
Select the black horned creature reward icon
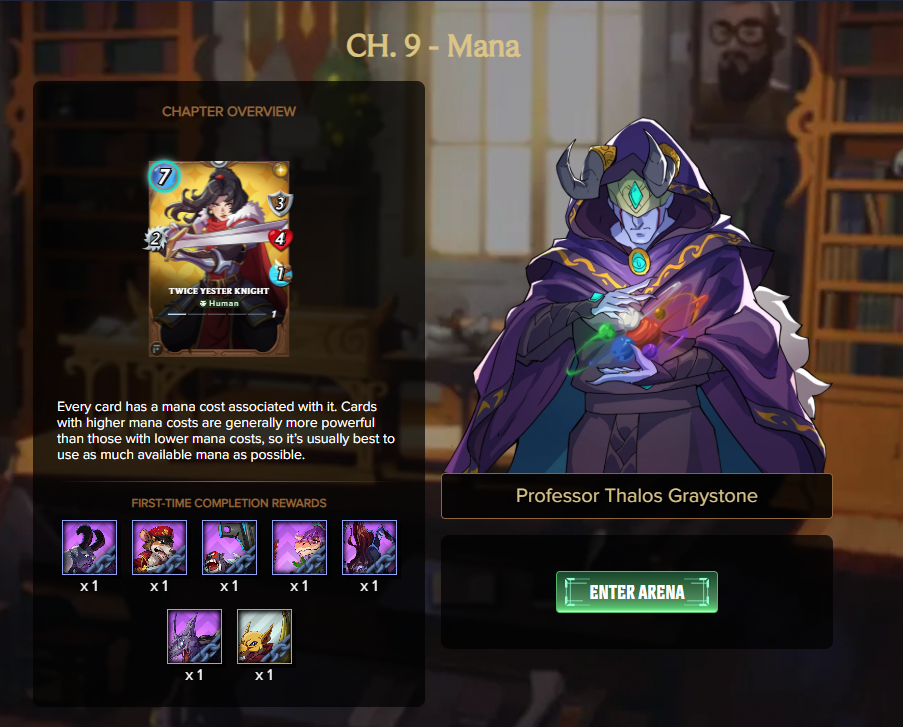(89, 547)
